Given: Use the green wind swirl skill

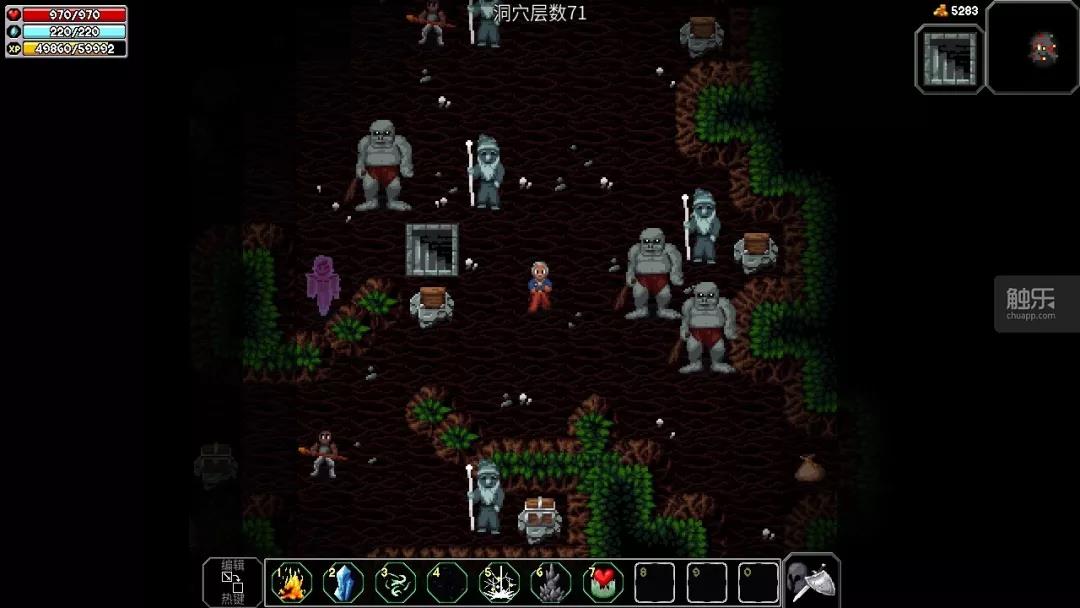Looking at the screenshot, I should click(x=395, y=583).
